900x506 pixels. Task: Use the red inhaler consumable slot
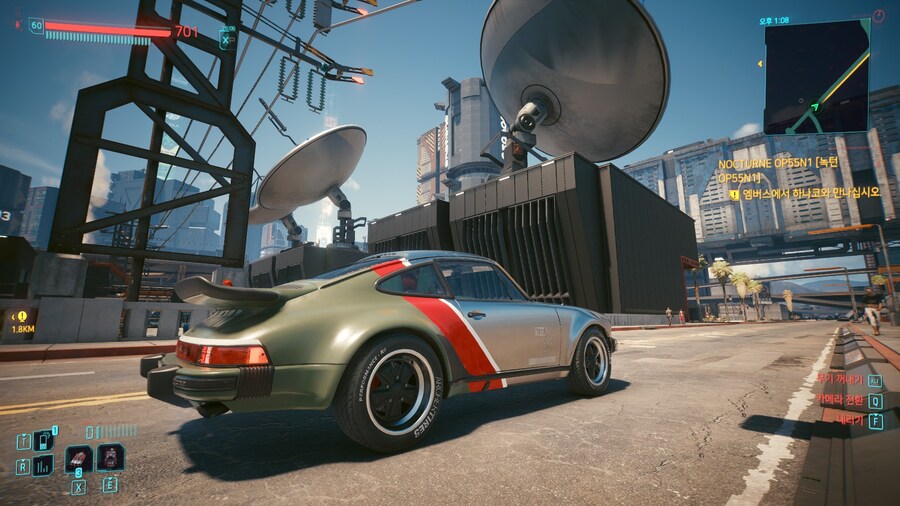pyautogui.click(x=78, y=458)
